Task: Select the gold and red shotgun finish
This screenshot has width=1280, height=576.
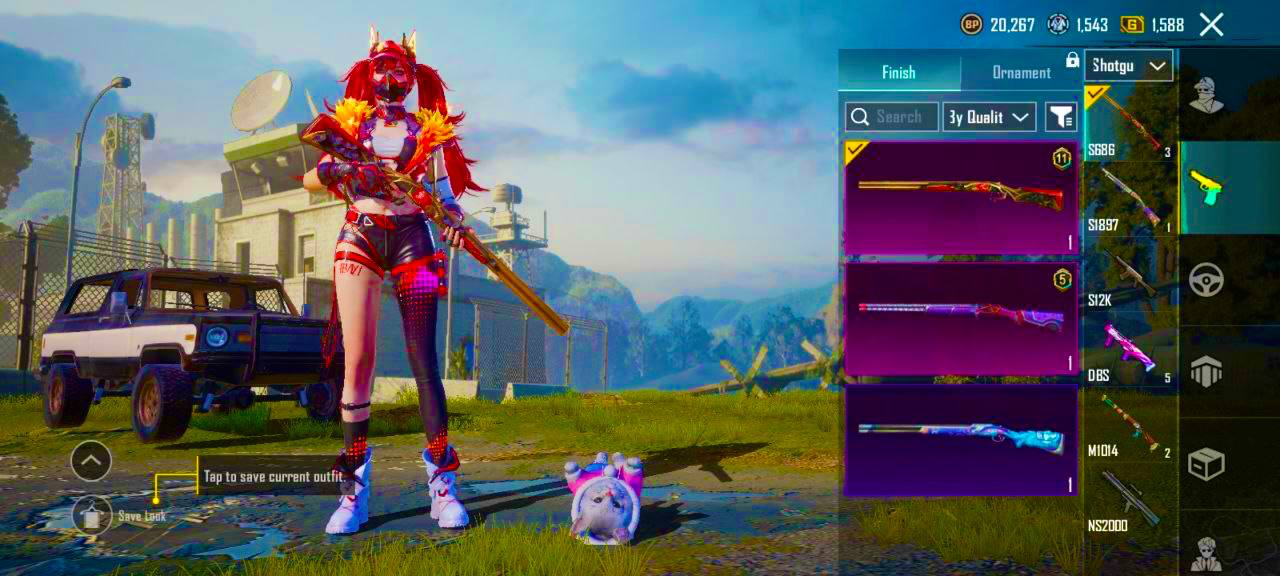Action: pyautogui.click(x=960, y=197)
